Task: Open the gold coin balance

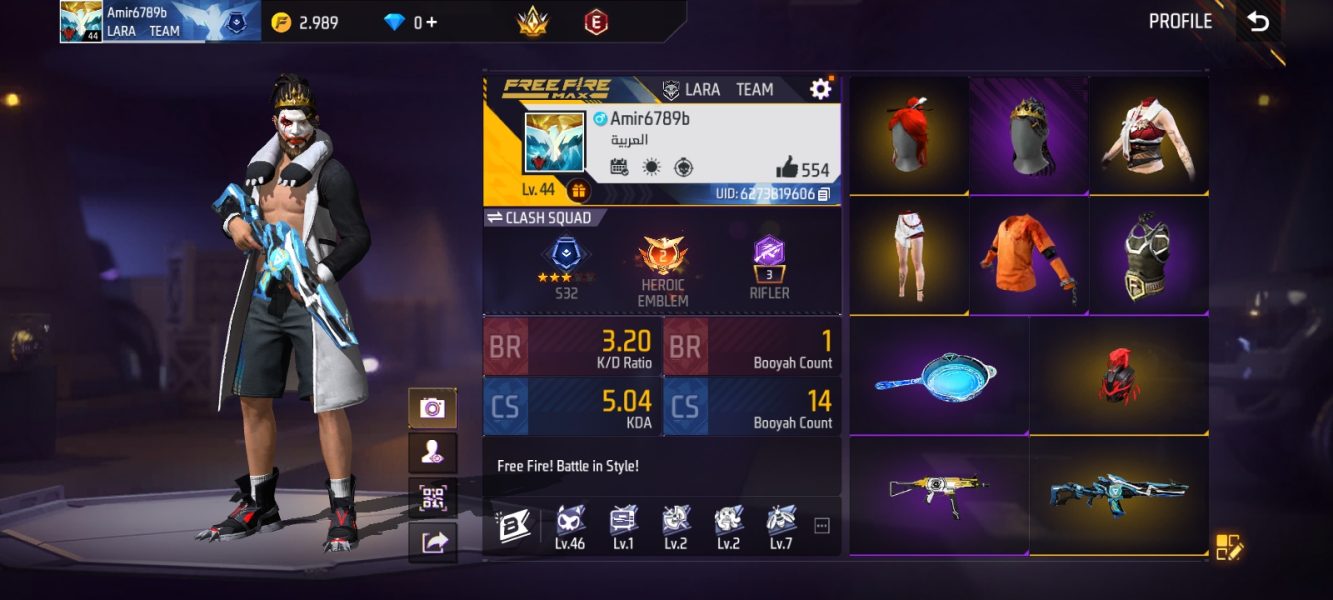Action: pyautogui.click(x=306, y=22)
